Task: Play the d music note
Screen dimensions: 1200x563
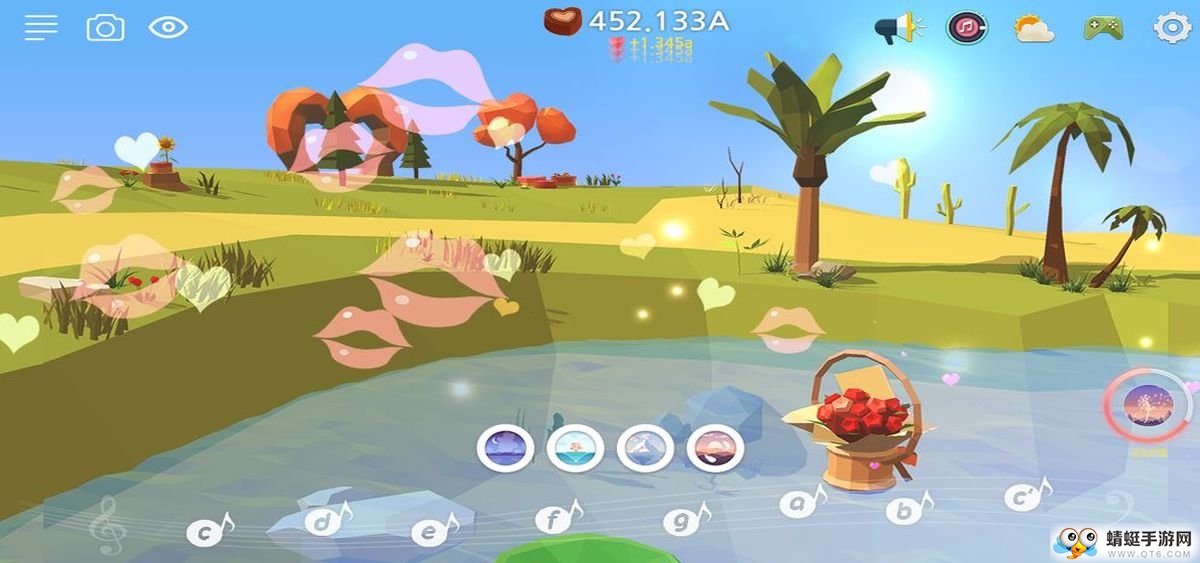Action: click(x=324, y=521)
